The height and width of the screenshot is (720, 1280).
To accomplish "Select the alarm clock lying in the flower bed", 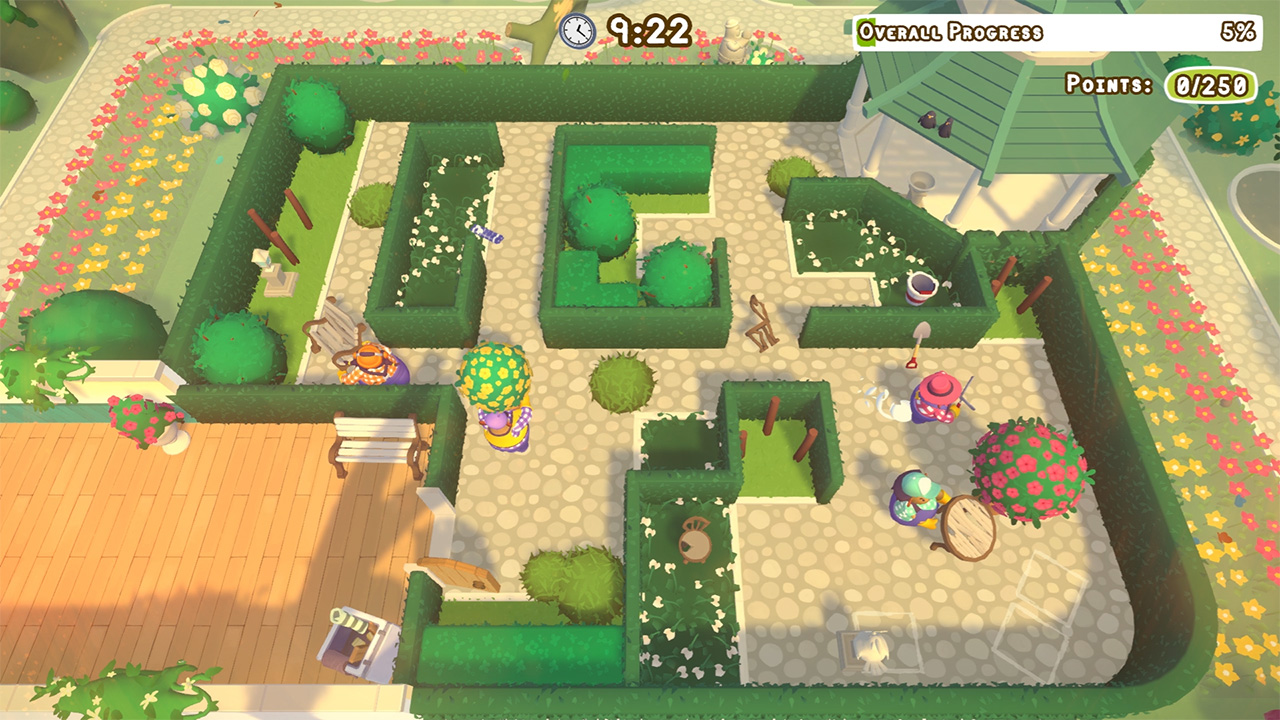I will (x=695, y=540).
